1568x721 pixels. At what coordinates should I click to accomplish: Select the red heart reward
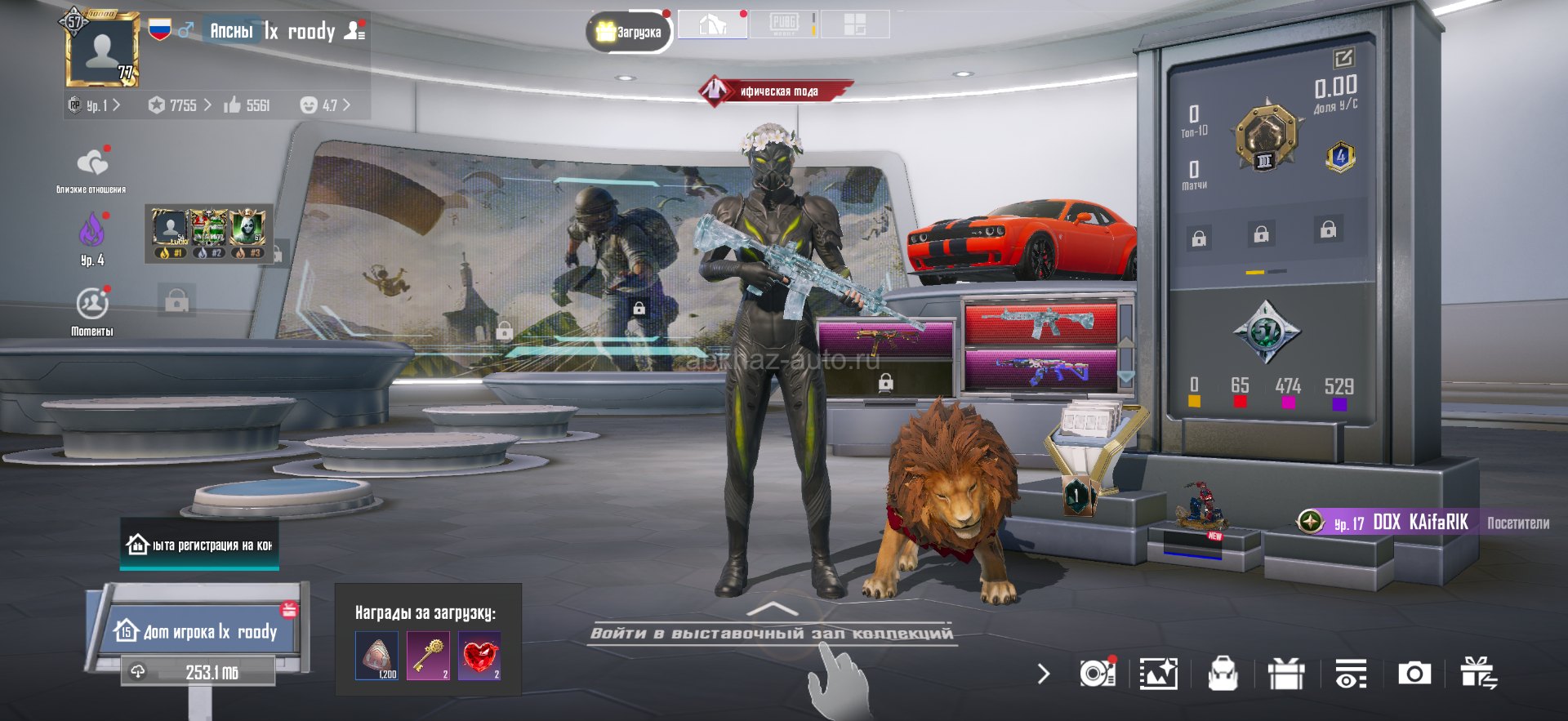click(480, 655)
